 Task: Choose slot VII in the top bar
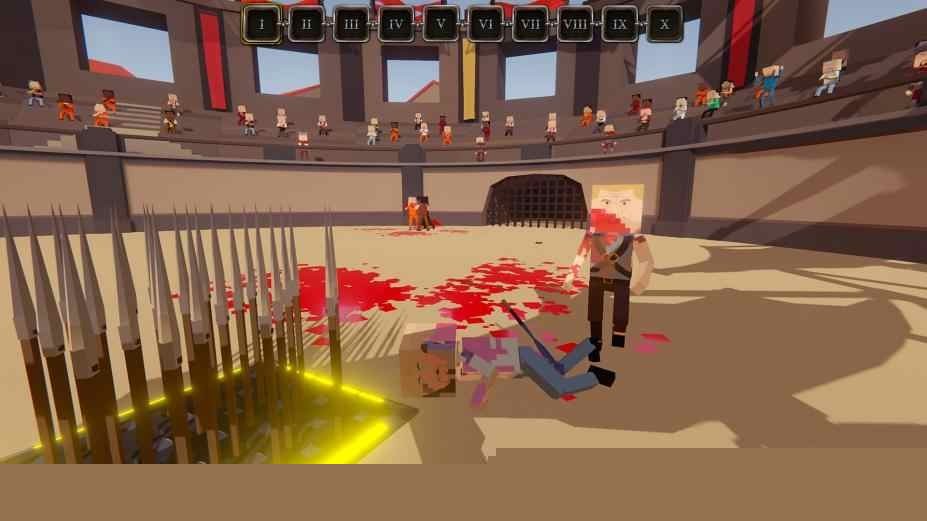(x=530, y=24)
